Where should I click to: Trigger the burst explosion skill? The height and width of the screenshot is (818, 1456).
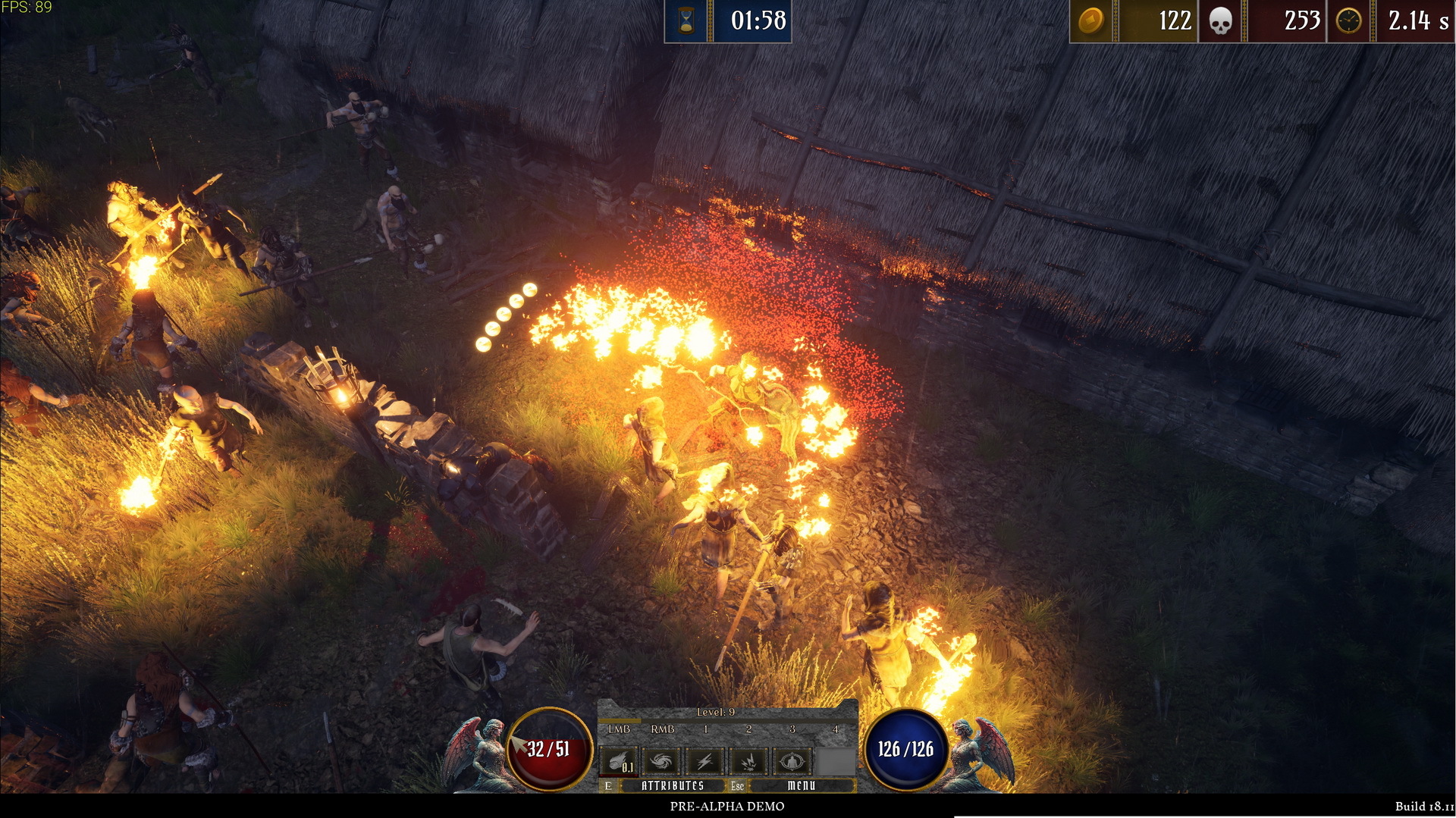pos(748,760)
